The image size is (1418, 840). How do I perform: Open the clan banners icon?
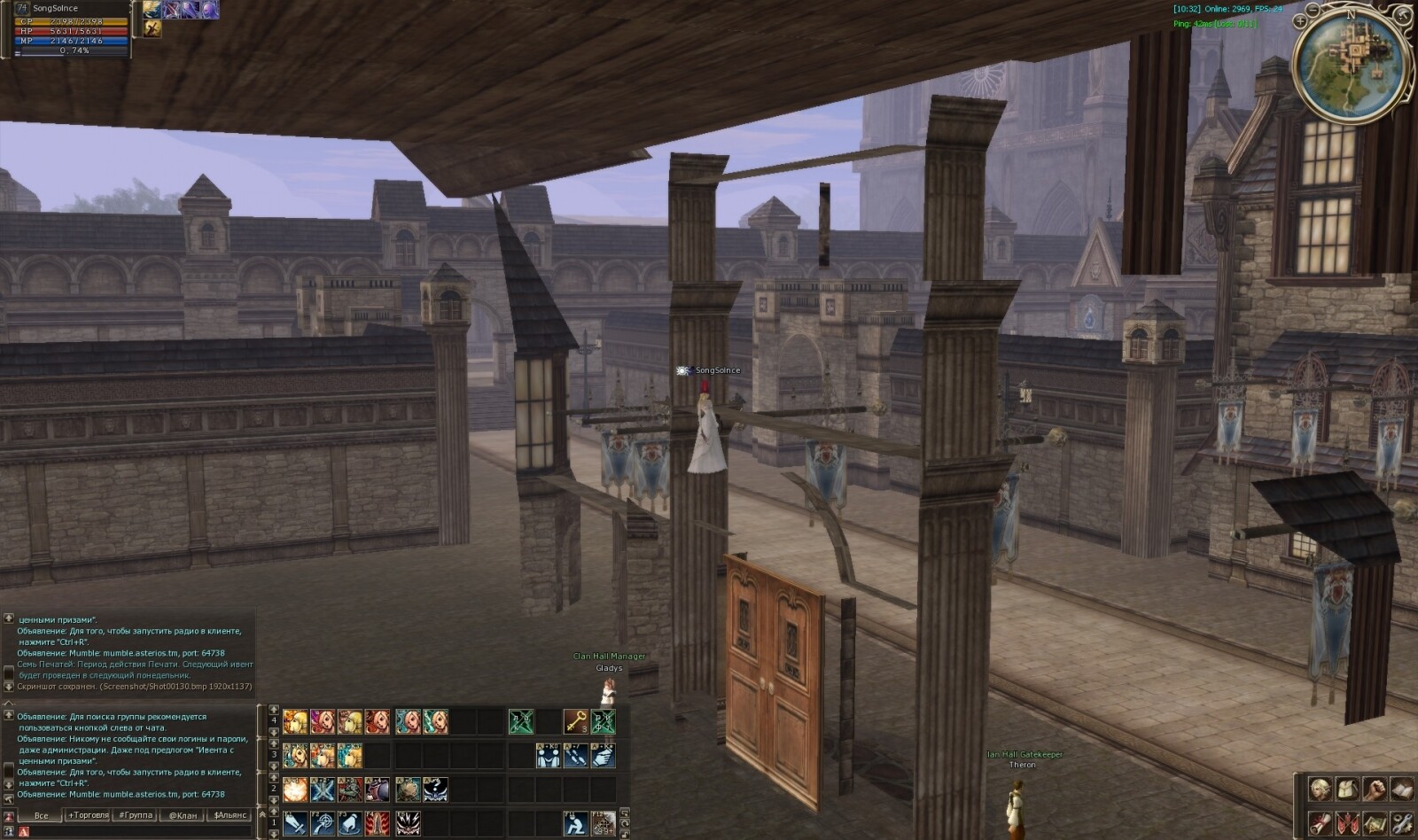point(1347,822)
